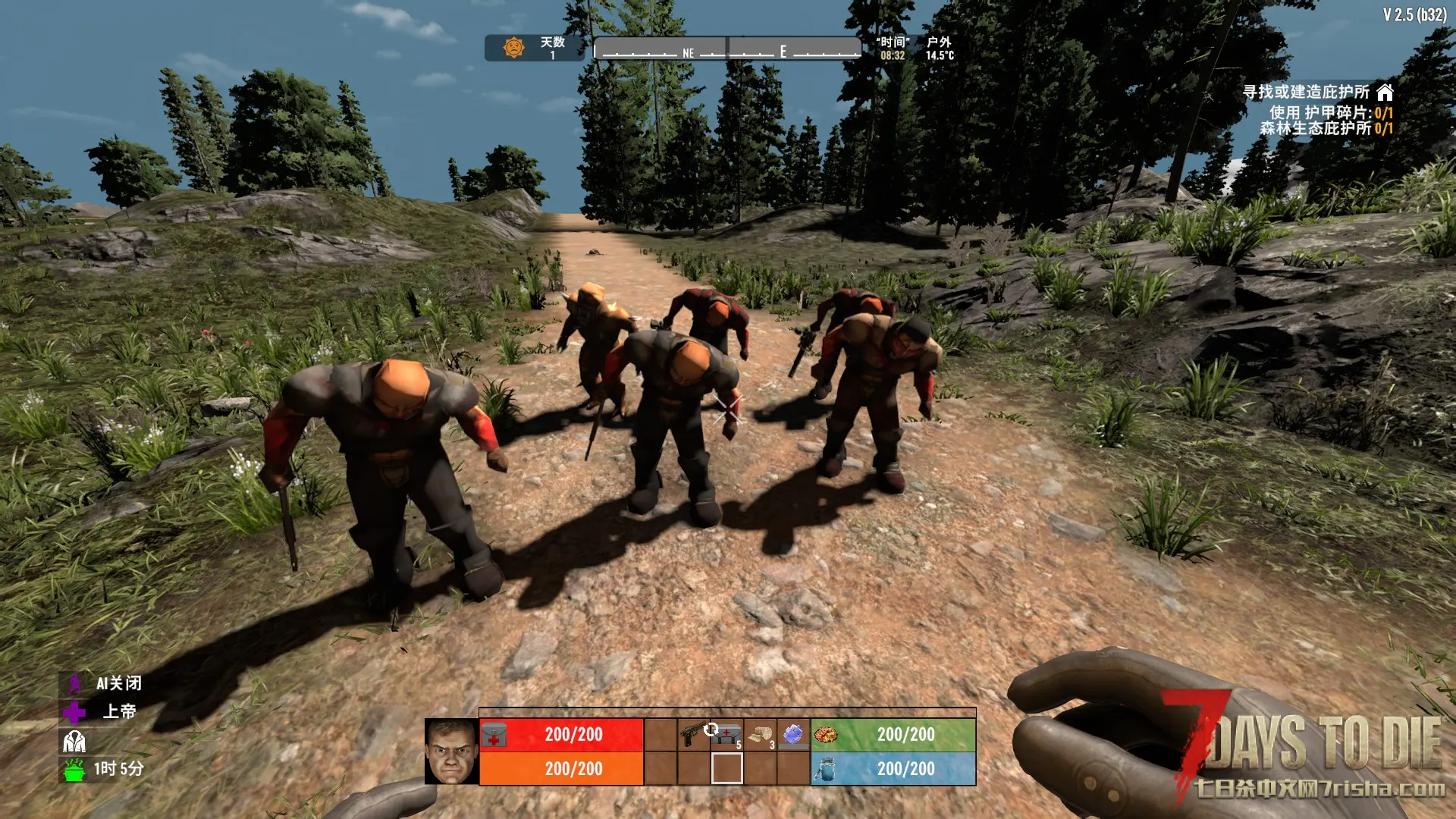The image size is (1456, 819).
Task: Click the player face portrait
Action: (x=451, y=752)
